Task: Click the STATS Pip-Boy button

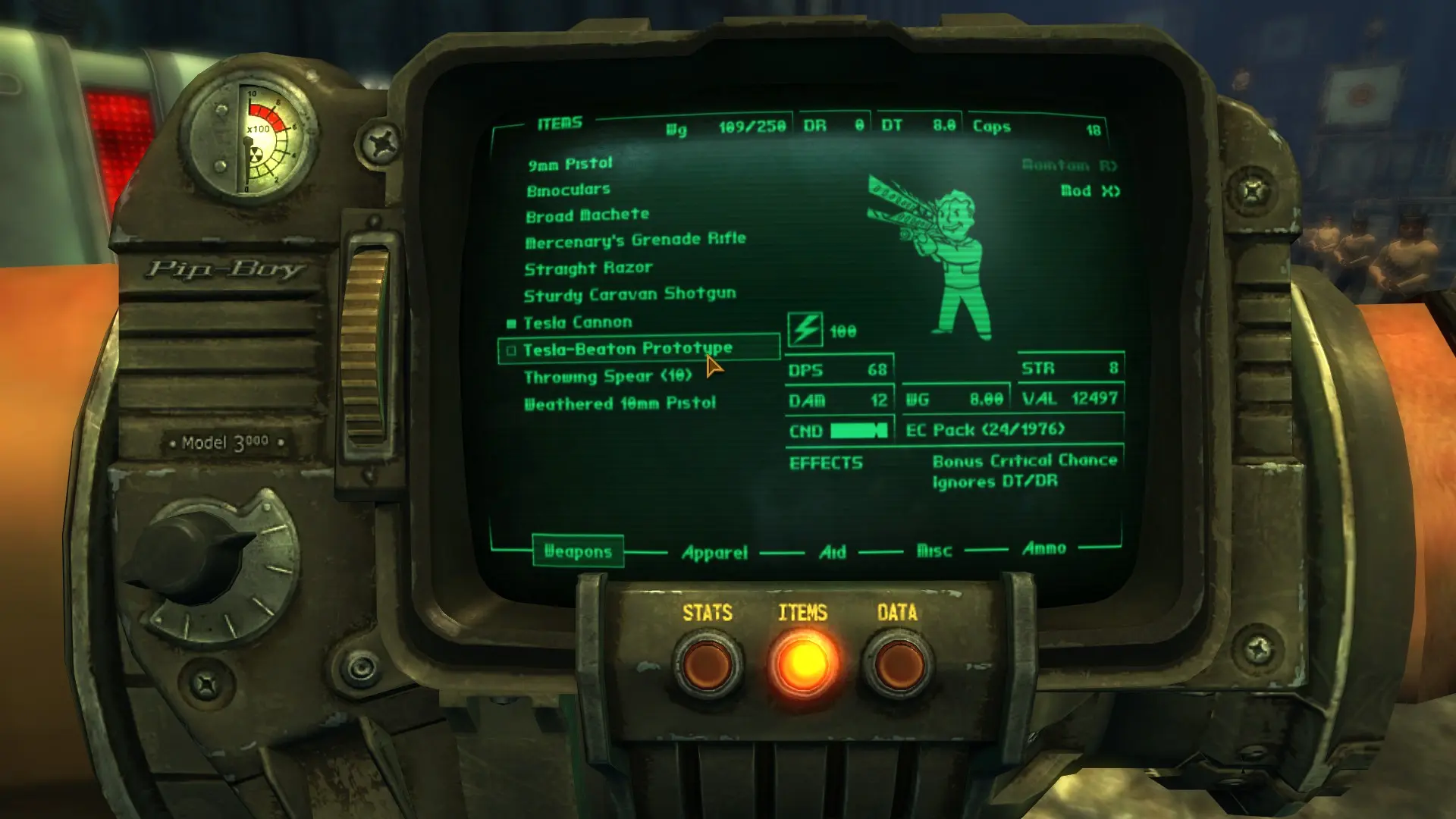Action: point(708,664)
